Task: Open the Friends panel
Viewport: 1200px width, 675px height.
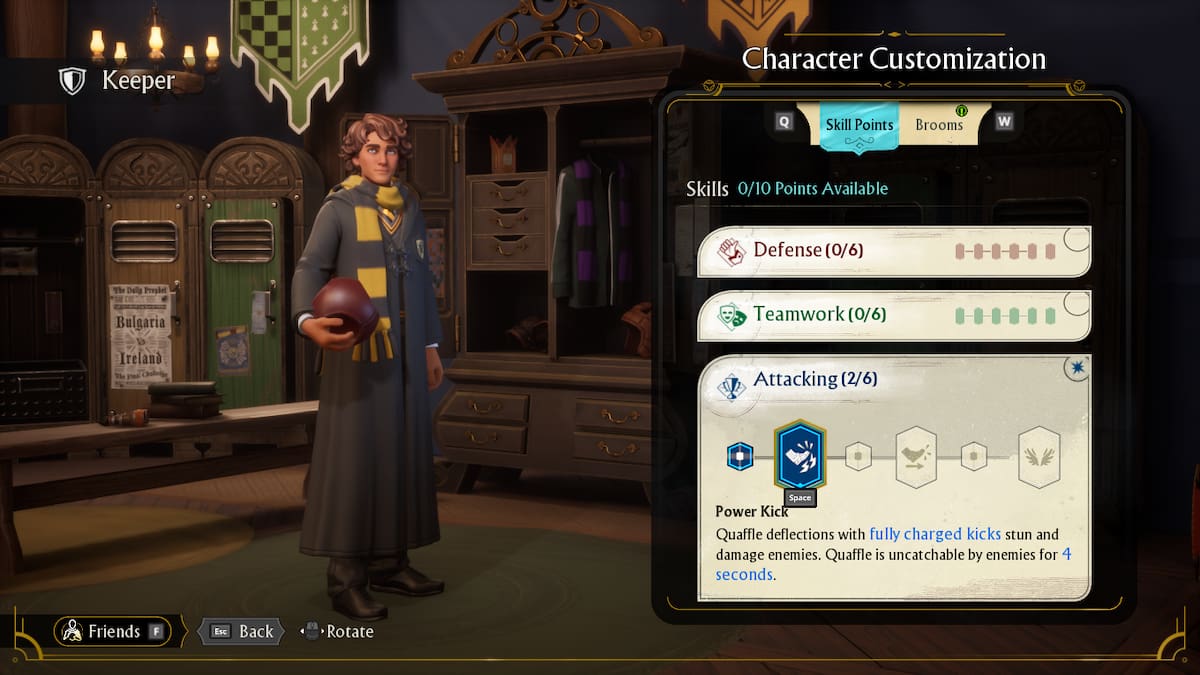Action: 112,631
